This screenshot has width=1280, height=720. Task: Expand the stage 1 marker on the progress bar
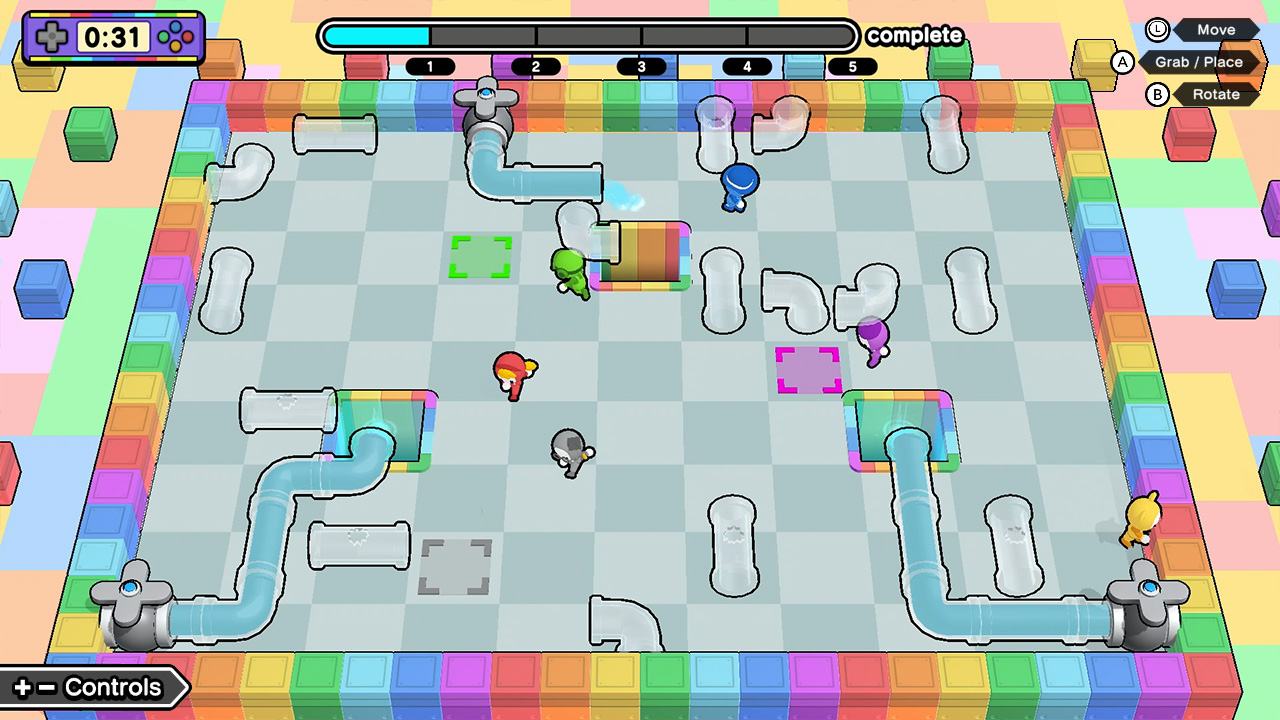[432, 66]
